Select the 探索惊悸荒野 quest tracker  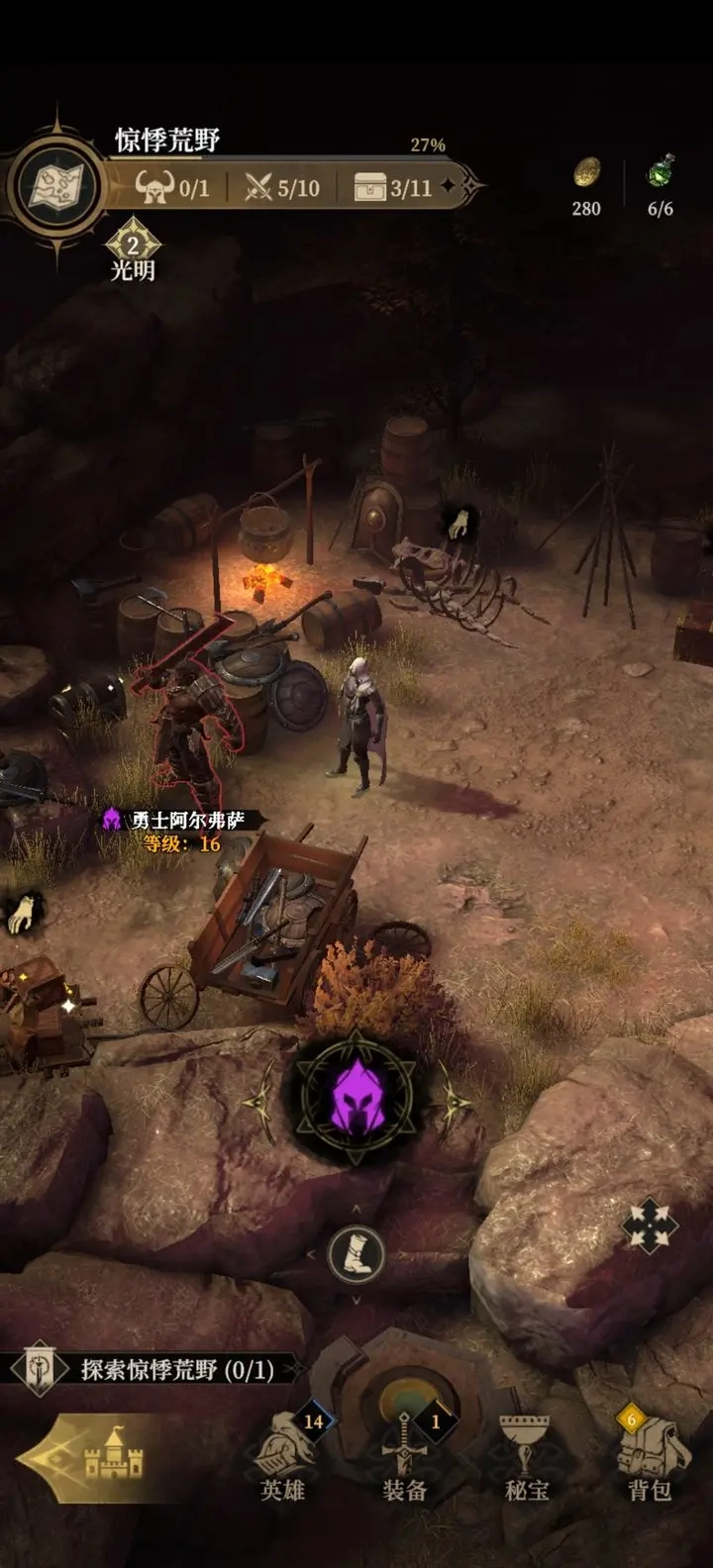(x=158, y=1369)
